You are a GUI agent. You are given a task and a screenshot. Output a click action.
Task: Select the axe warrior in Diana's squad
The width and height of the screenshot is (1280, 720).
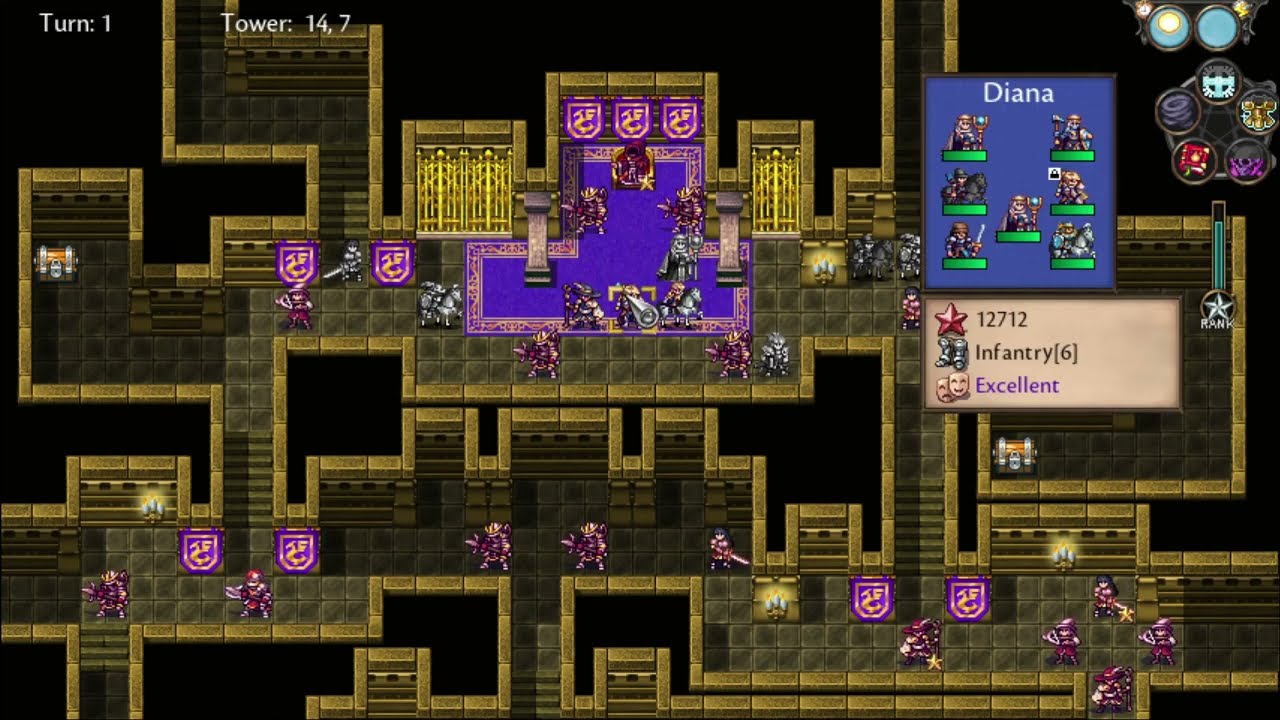point(1072,133)
